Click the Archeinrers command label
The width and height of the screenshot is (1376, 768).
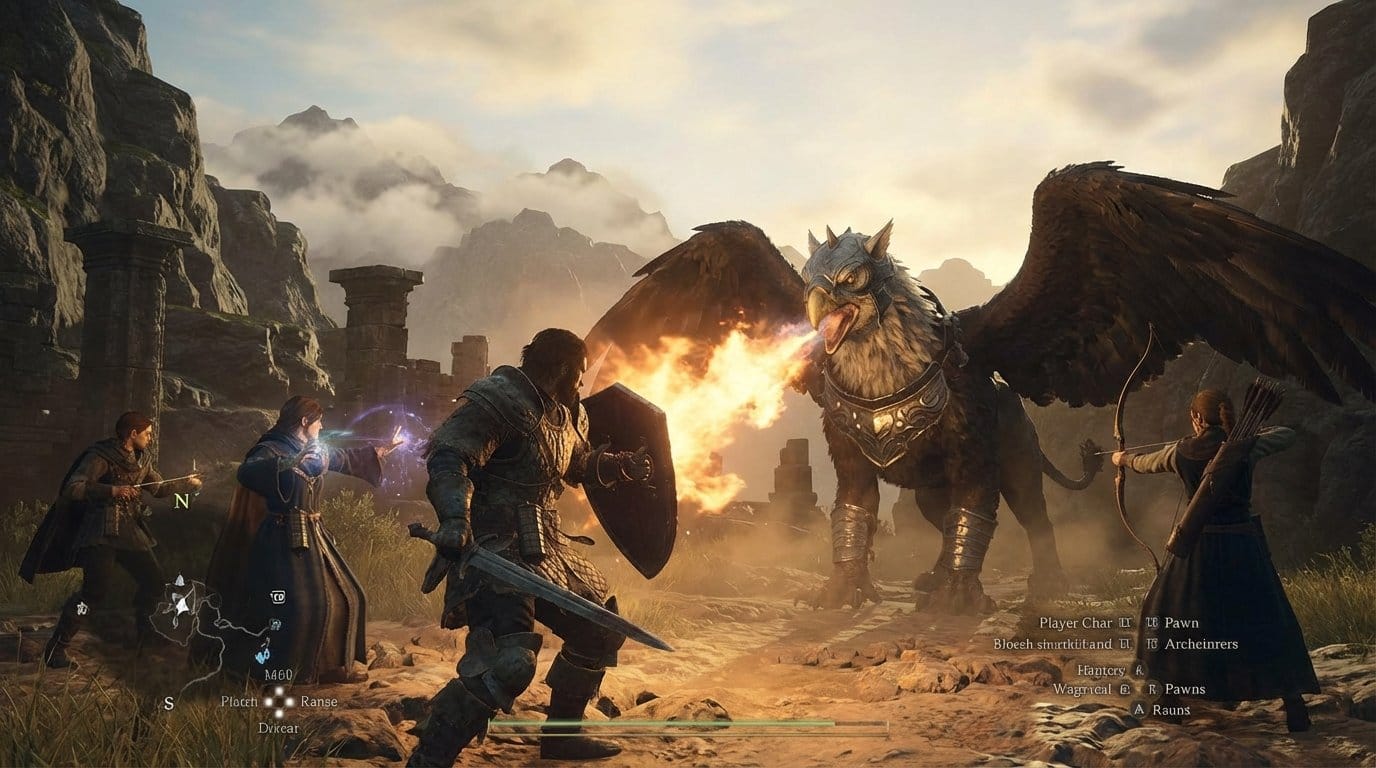[1200, 643]
